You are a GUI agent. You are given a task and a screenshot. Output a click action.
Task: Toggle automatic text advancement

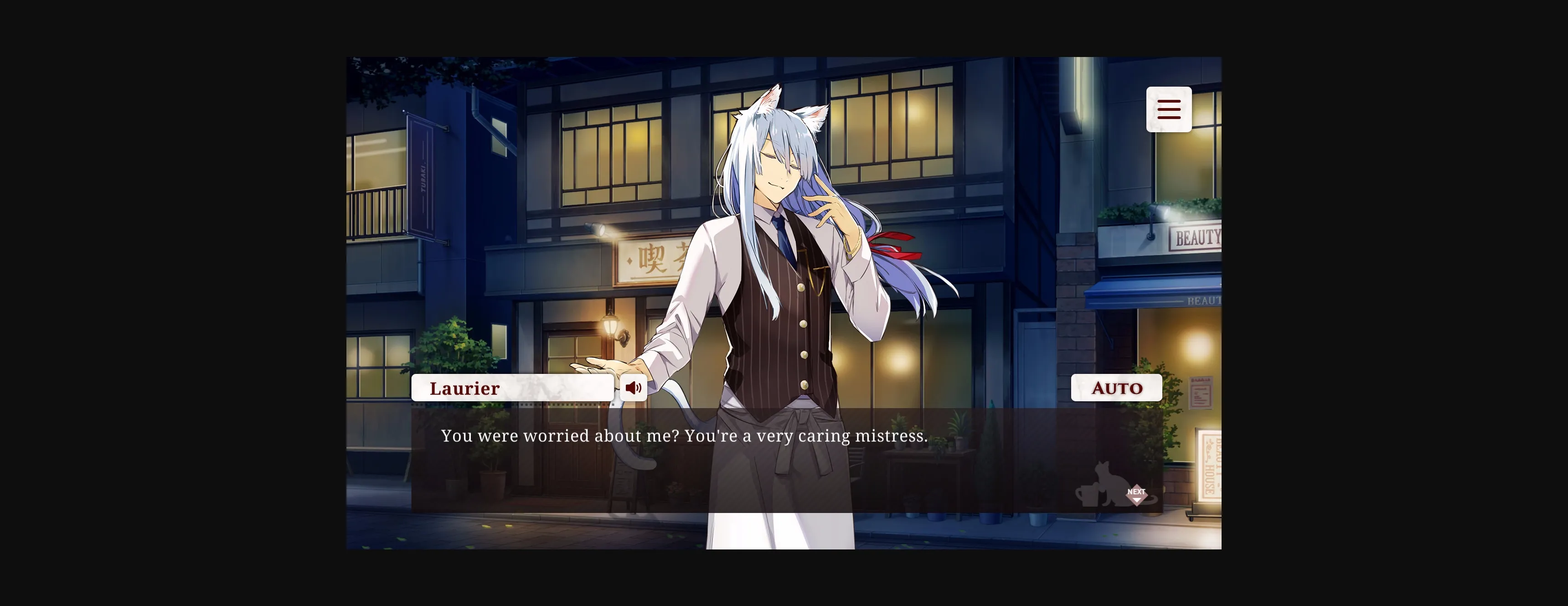point(1117,388)
